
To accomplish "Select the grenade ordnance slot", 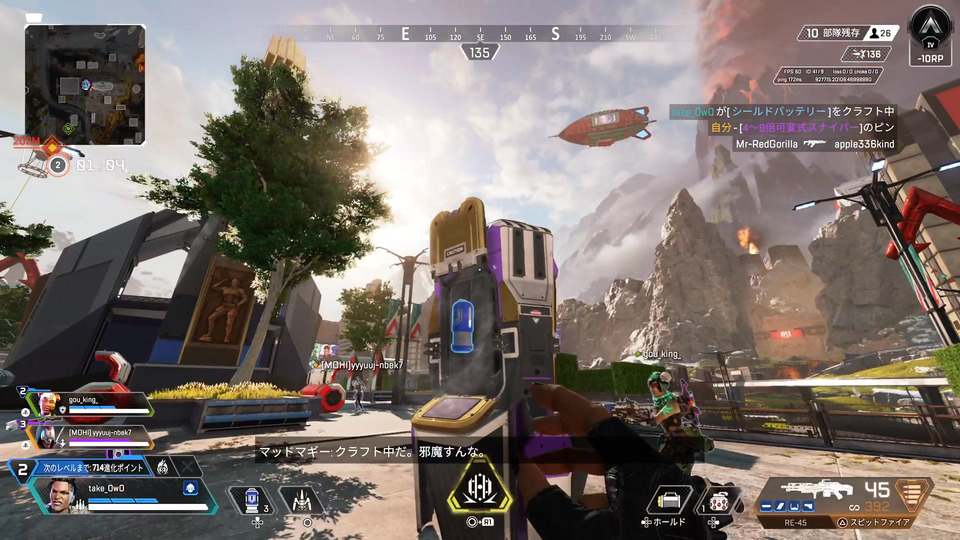I will click(719, 498).
